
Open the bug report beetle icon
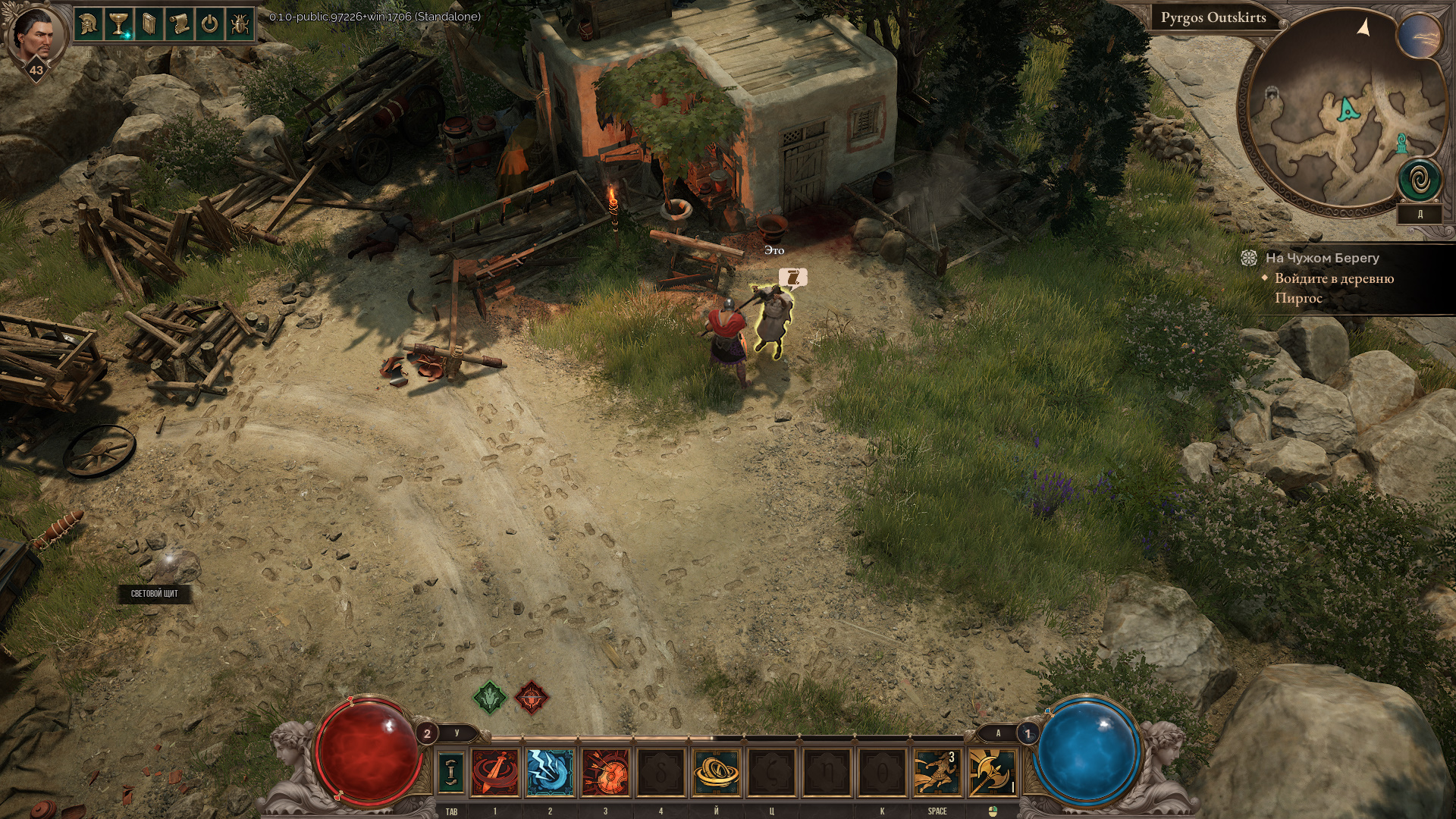click(x=240, y=24)
